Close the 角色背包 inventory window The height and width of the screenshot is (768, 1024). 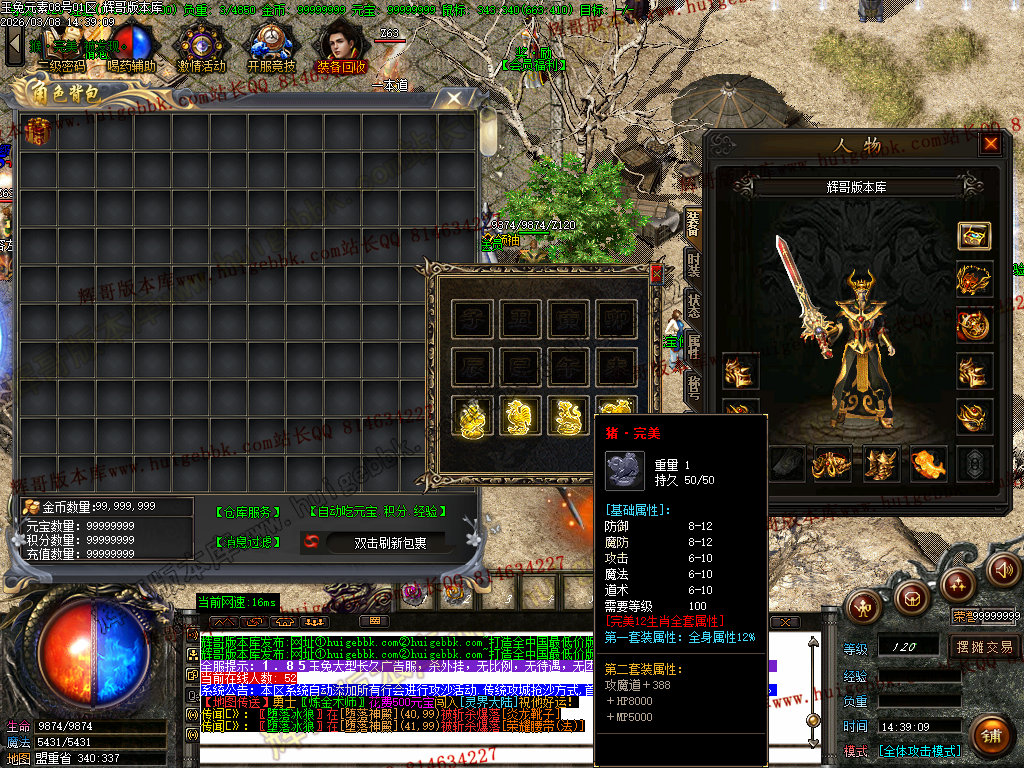(454, 97)
